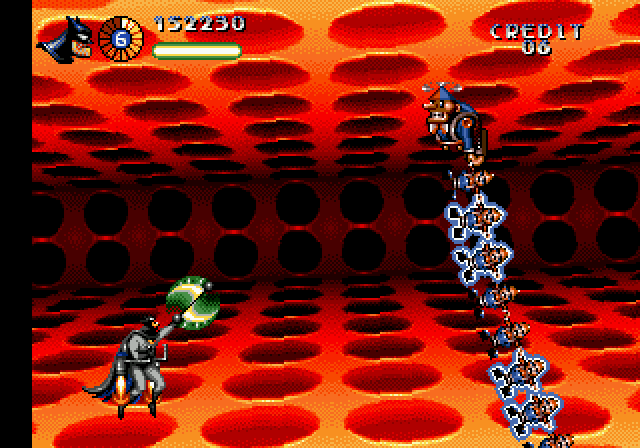Select the orange circular gauge showing 6
Viewport: 640px width, 448px height.
122,38
